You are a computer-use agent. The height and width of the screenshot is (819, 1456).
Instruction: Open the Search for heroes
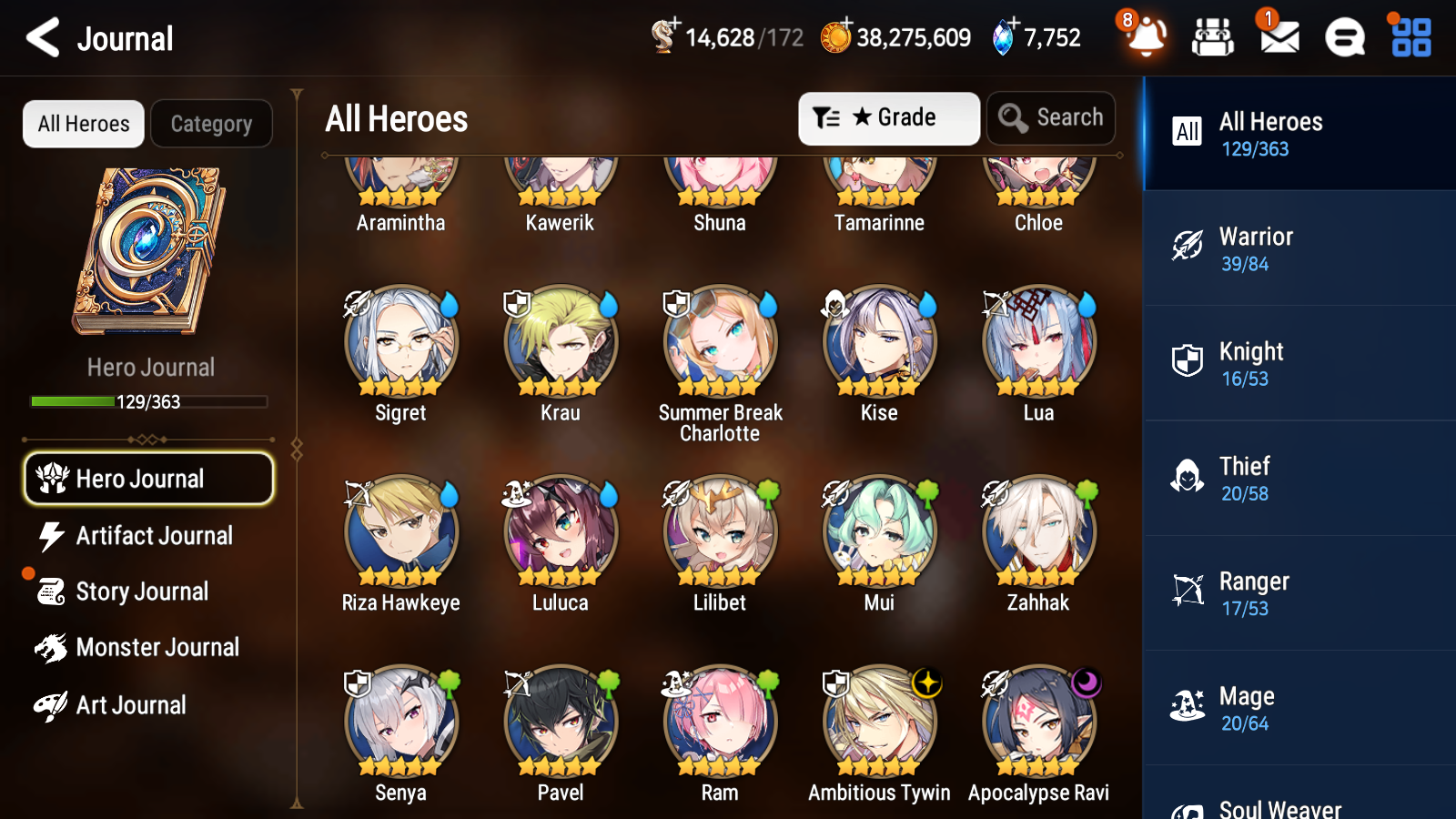tap(1051, 118)
